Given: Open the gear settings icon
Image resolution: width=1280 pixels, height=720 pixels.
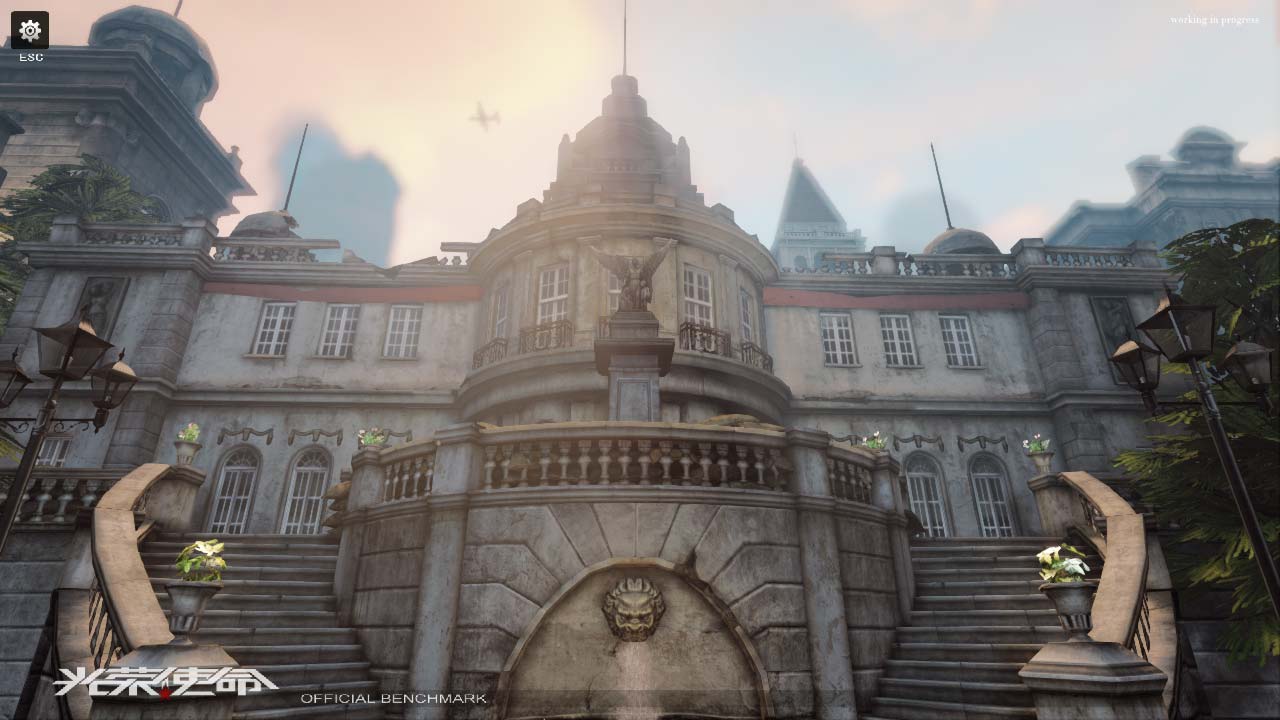Looking at the screenshot, I should tap(30, 30).
